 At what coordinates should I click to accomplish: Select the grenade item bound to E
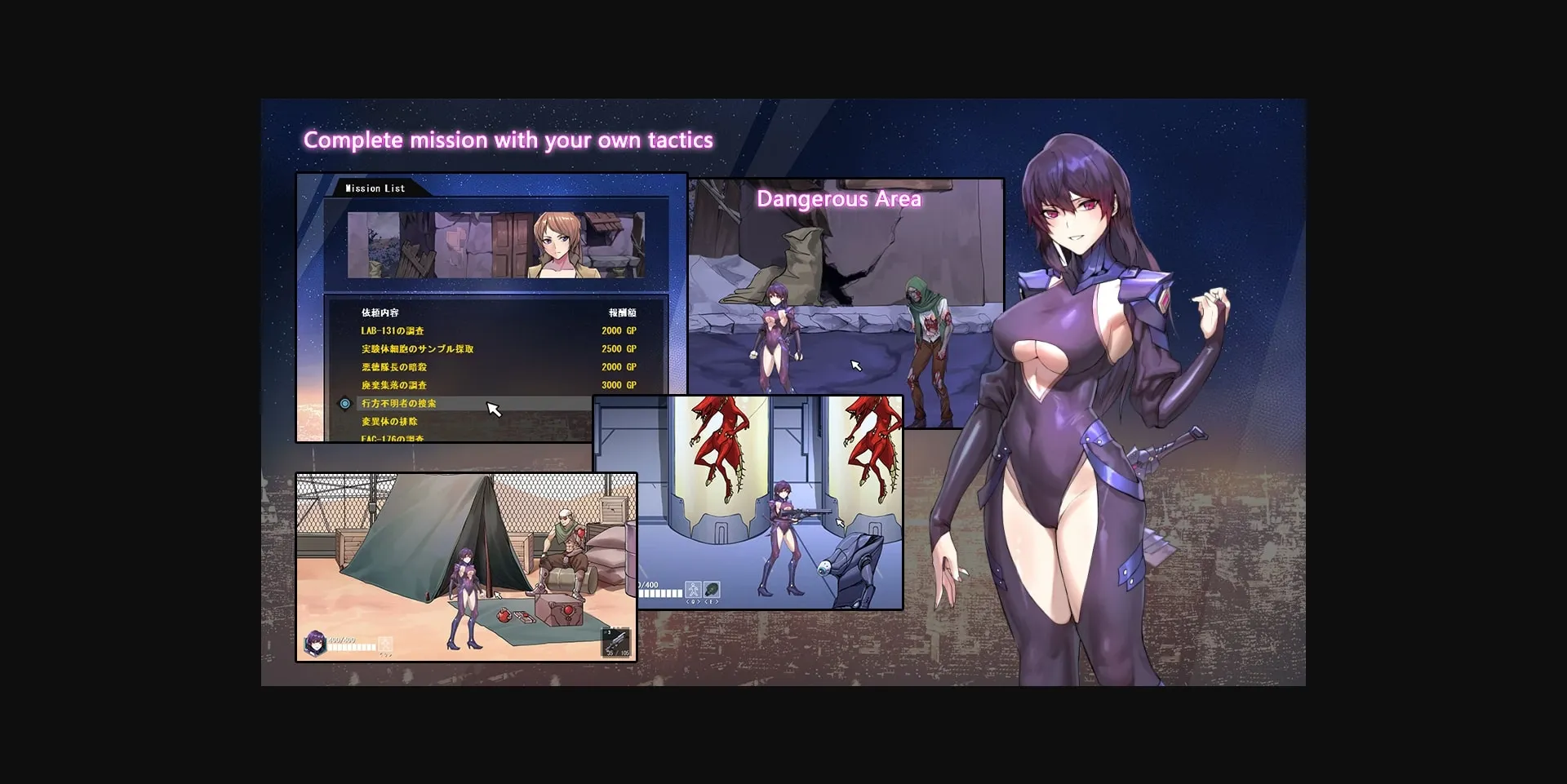pos(711,591)
